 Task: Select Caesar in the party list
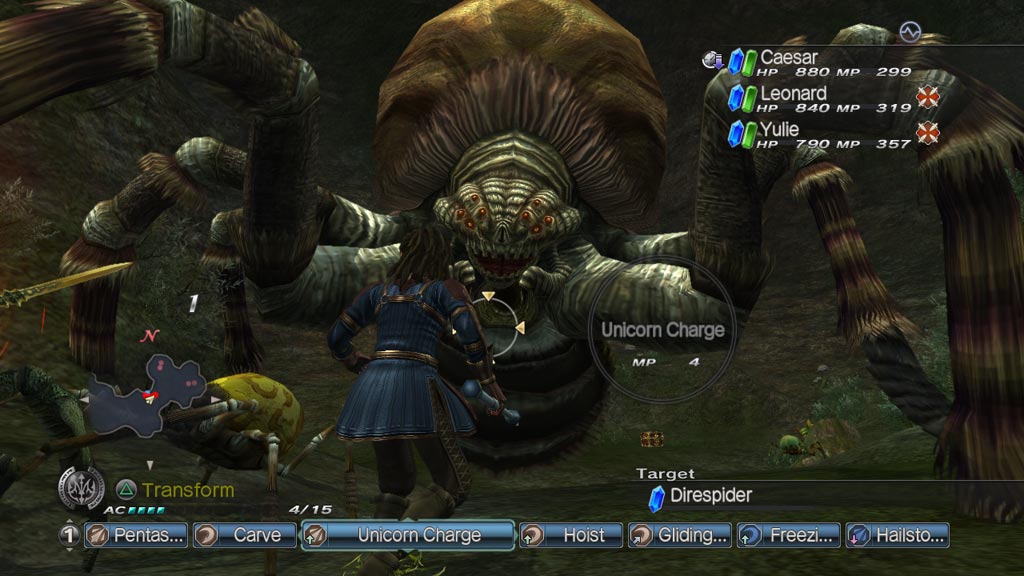pos(789,57)
